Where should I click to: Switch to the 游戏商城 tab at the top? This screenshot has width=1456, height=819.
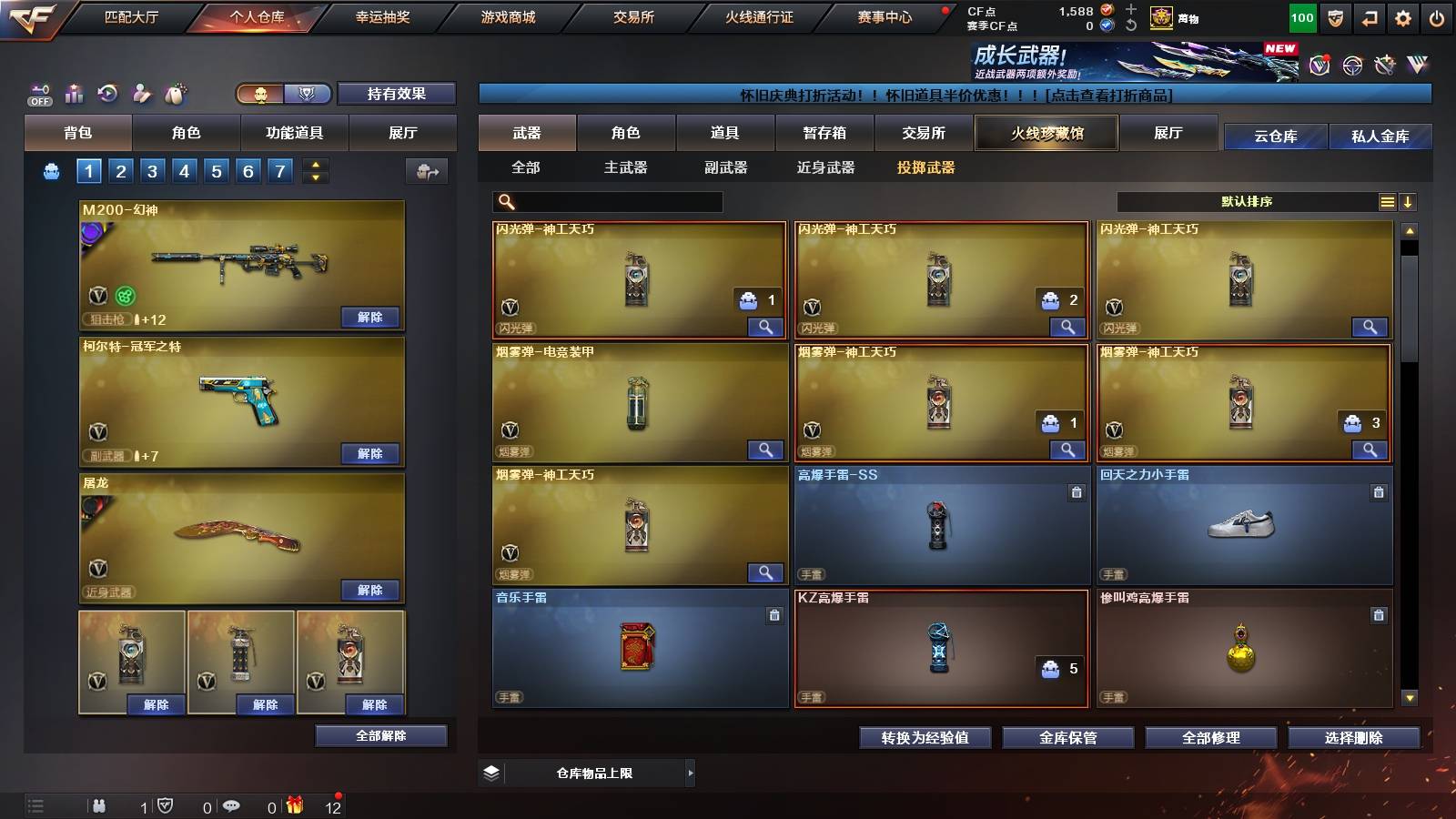(x=505, y=16)
